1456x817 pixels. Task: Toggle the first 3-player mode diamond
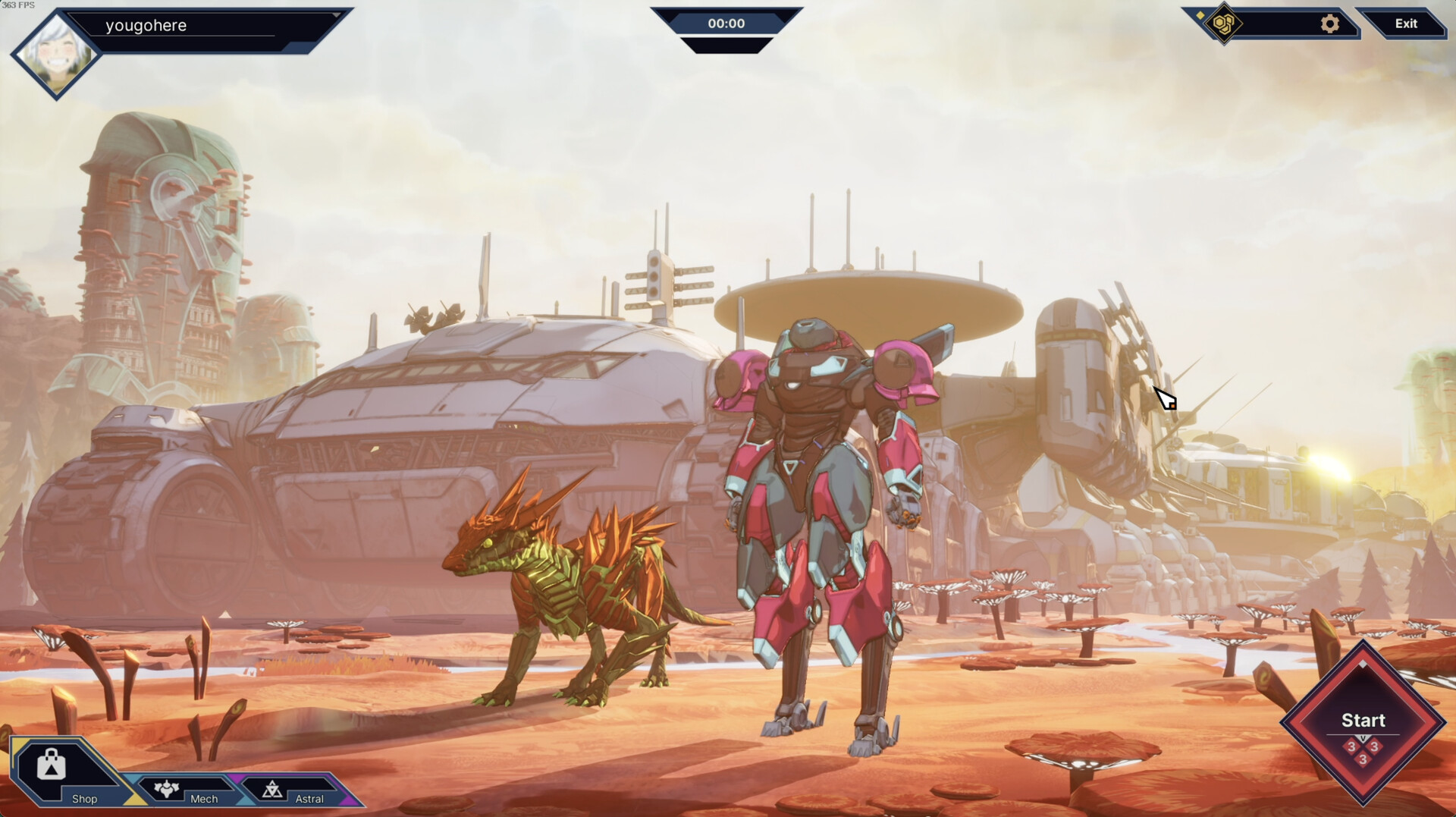1352,746
